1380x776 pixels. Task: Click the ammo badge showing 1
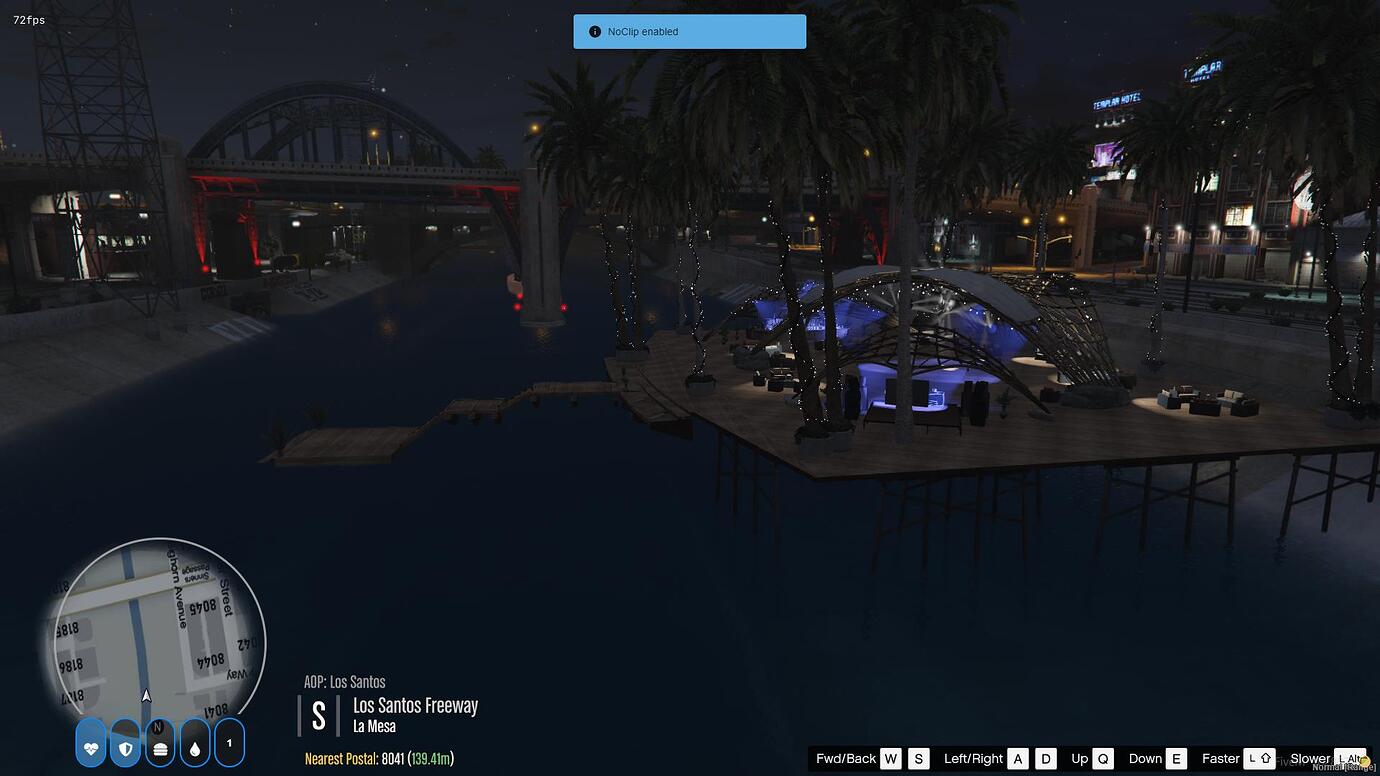coord(229,743)
